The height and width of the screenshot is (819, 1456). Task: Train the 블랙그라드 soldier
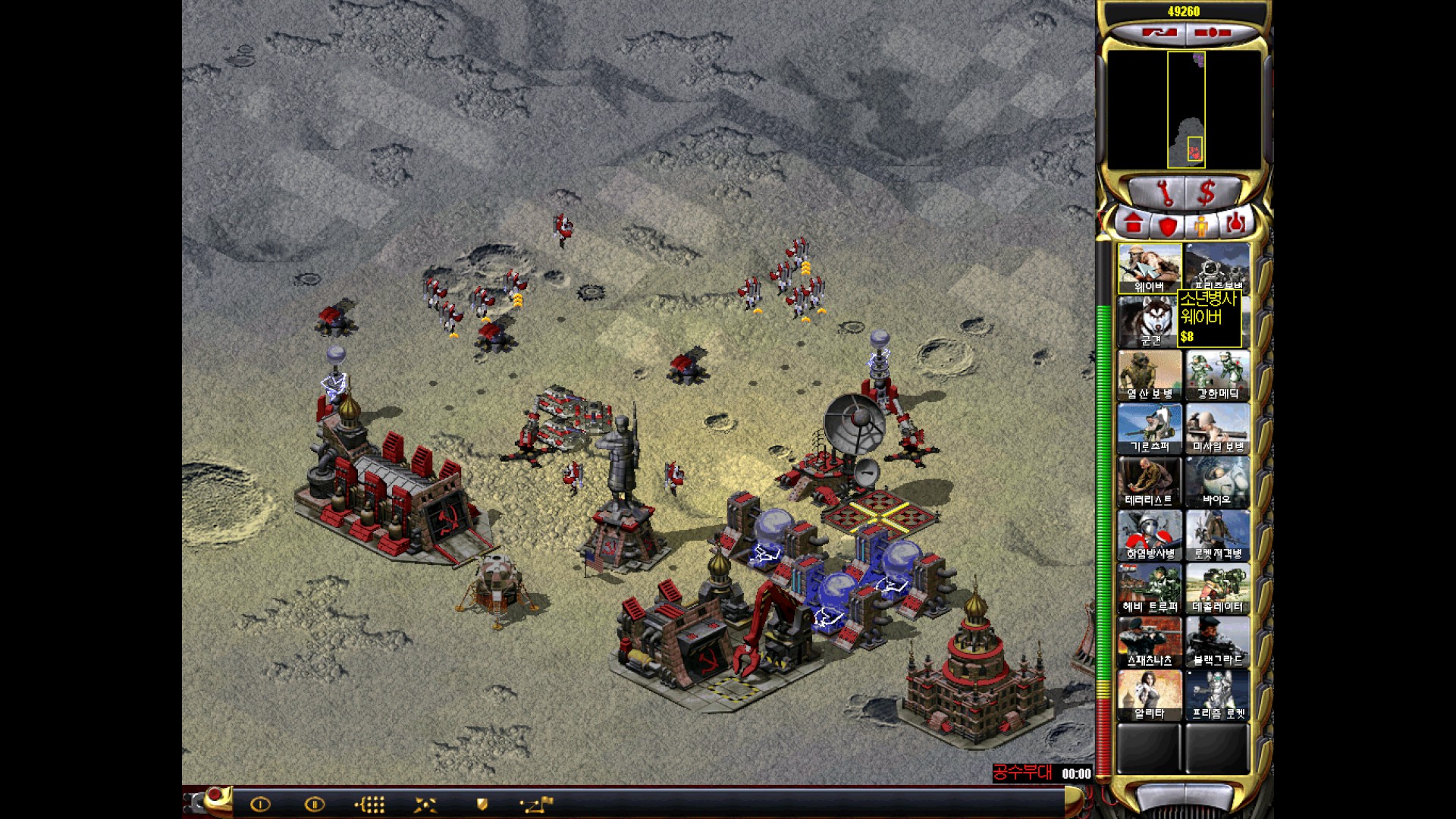1217,642
